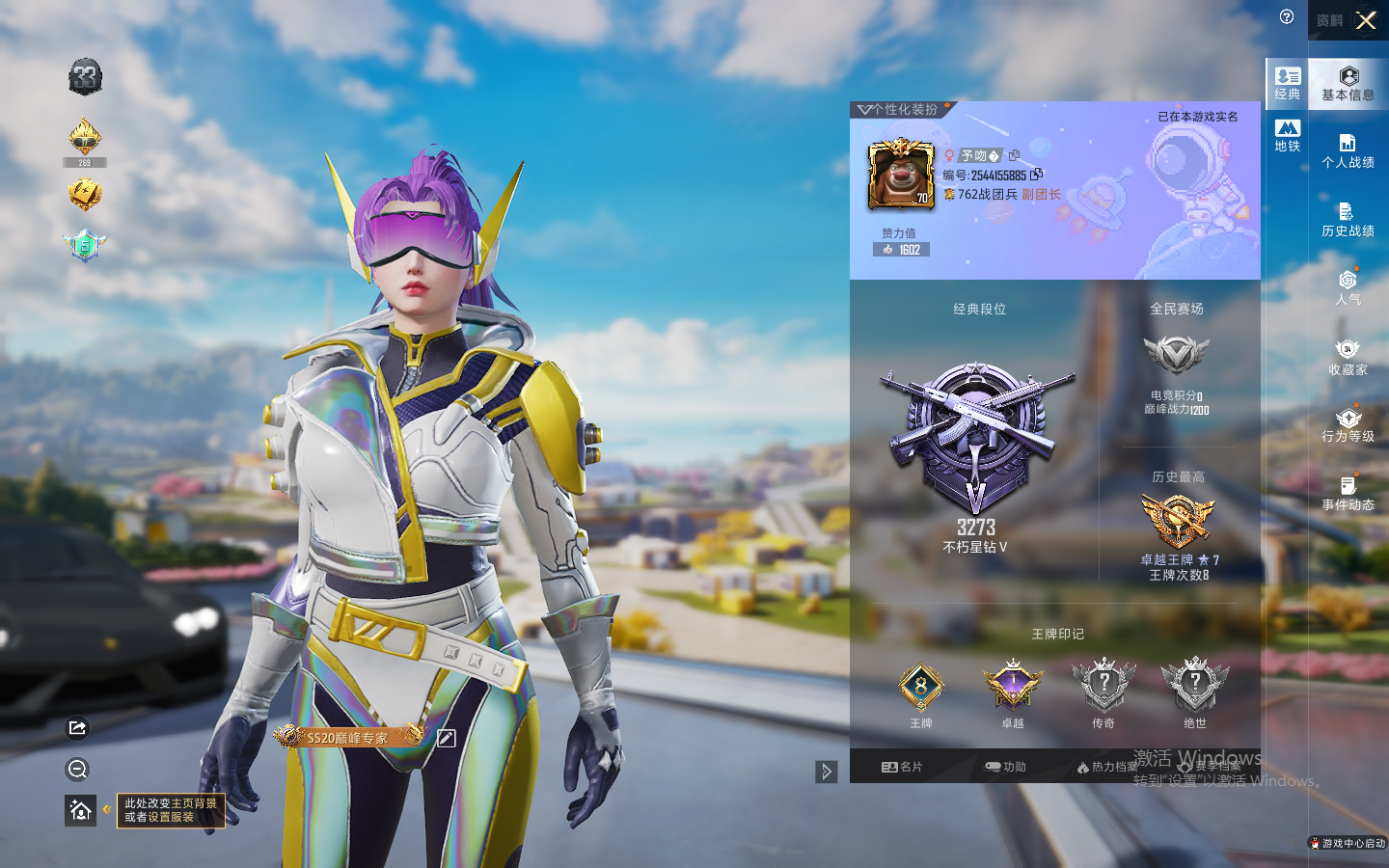Screen dimensions: 1389x868
Task: View 历史战绩 match history
Action: pos(1348,220)
